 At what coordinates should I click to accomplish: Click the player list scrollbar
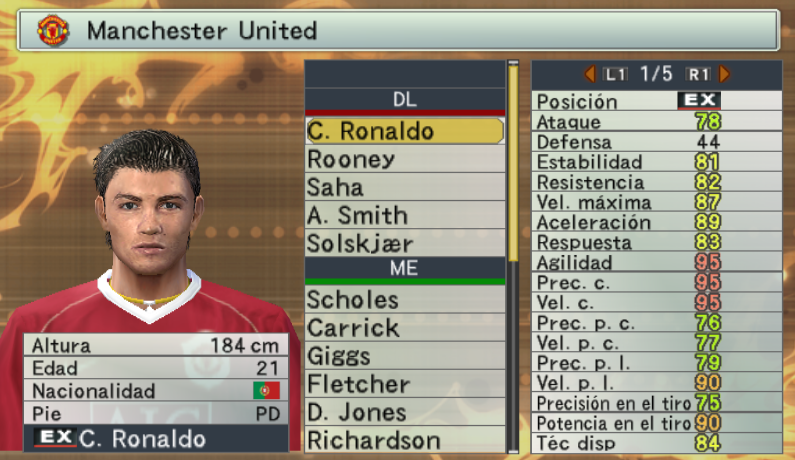[515, 160]
